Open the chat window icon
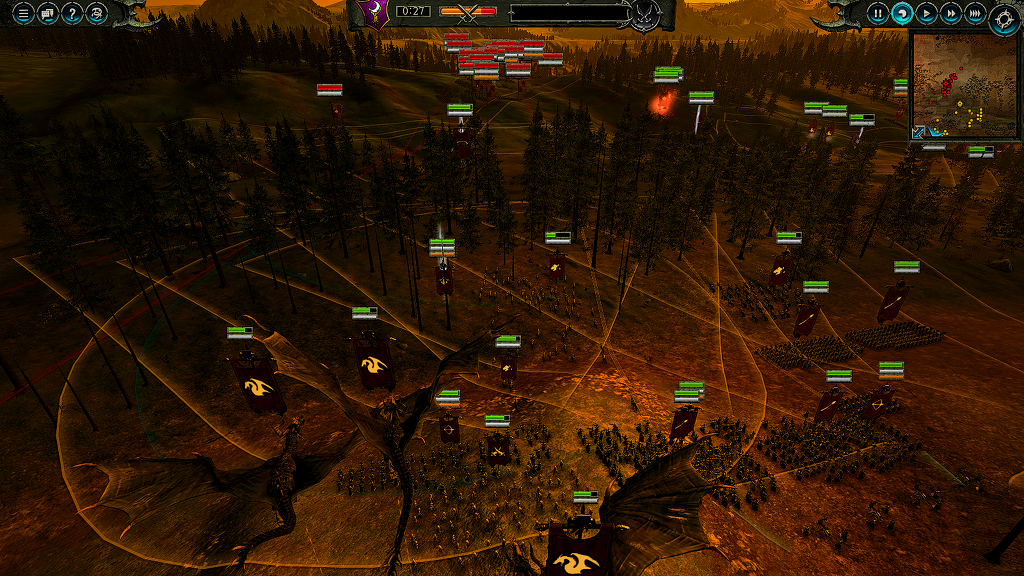Screen dimensions: 1024x576 click(47, 13)
